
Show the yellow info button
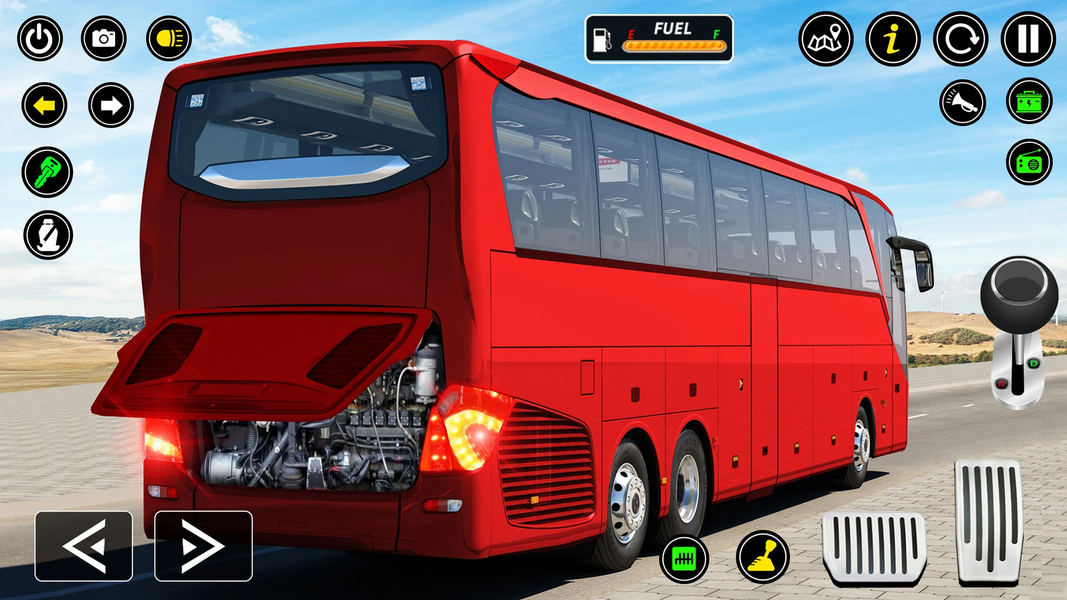click(x=892, y=39)
